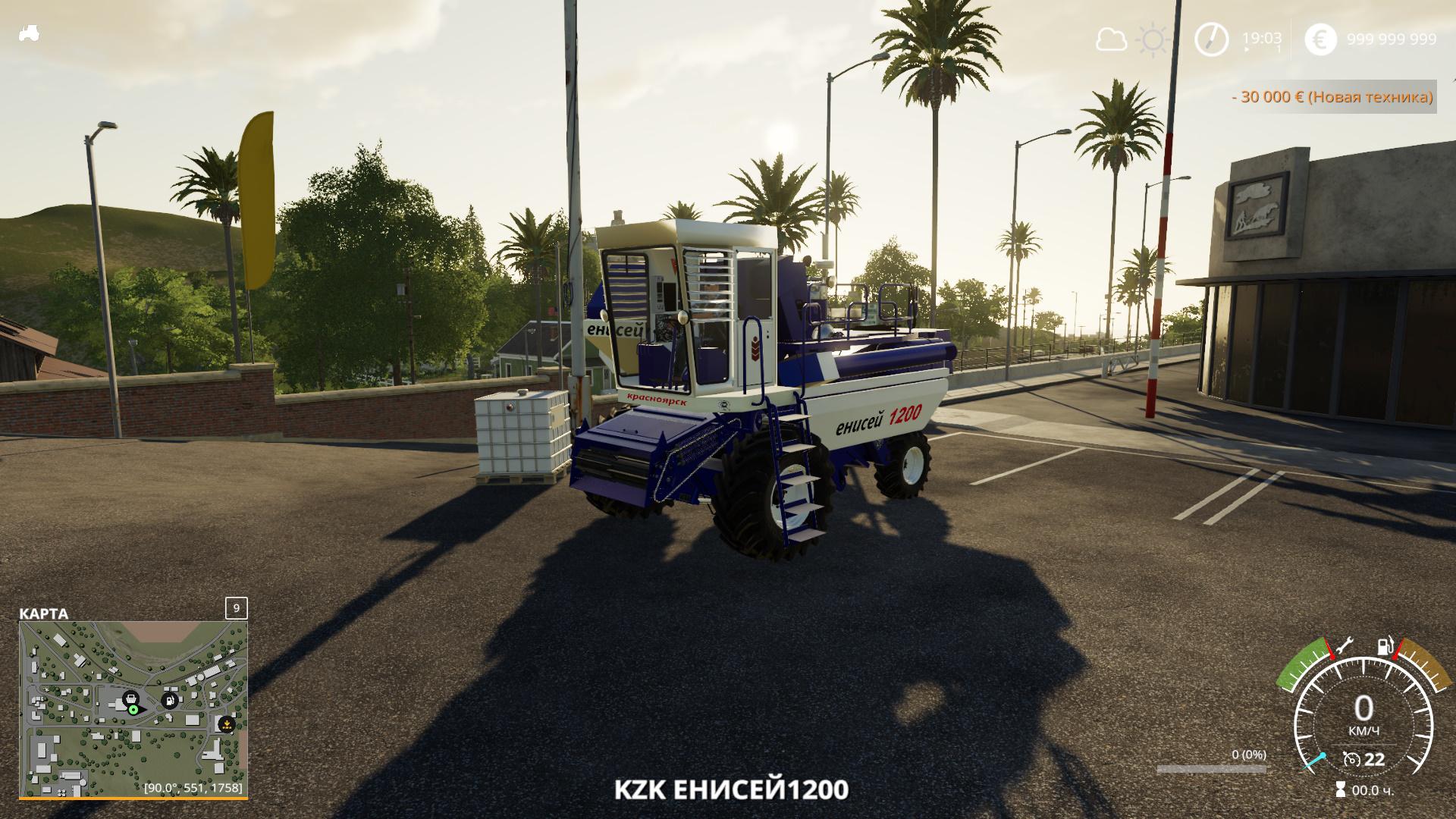This screenshot has height=819, width=1456.
Task: Click the clock icon beside the time
Action: coord(1211,39)
